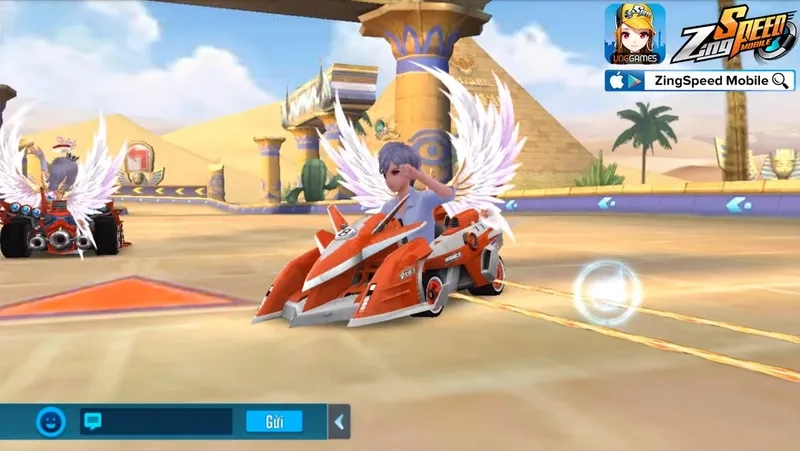Open the emoji smiley picker
Screen dimensions: 800x451
[50, 421]
